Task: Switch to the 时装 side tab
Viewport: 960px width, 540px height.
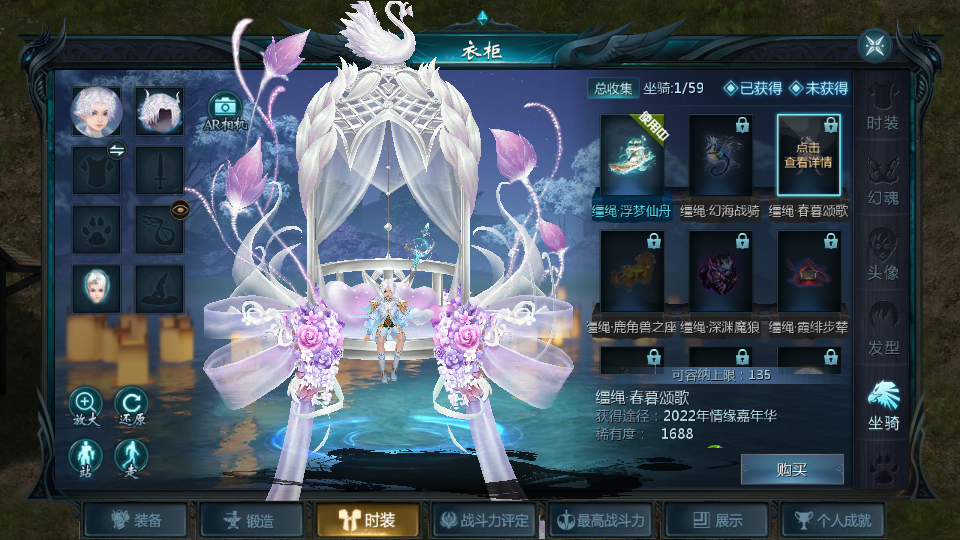Action: 883,106
